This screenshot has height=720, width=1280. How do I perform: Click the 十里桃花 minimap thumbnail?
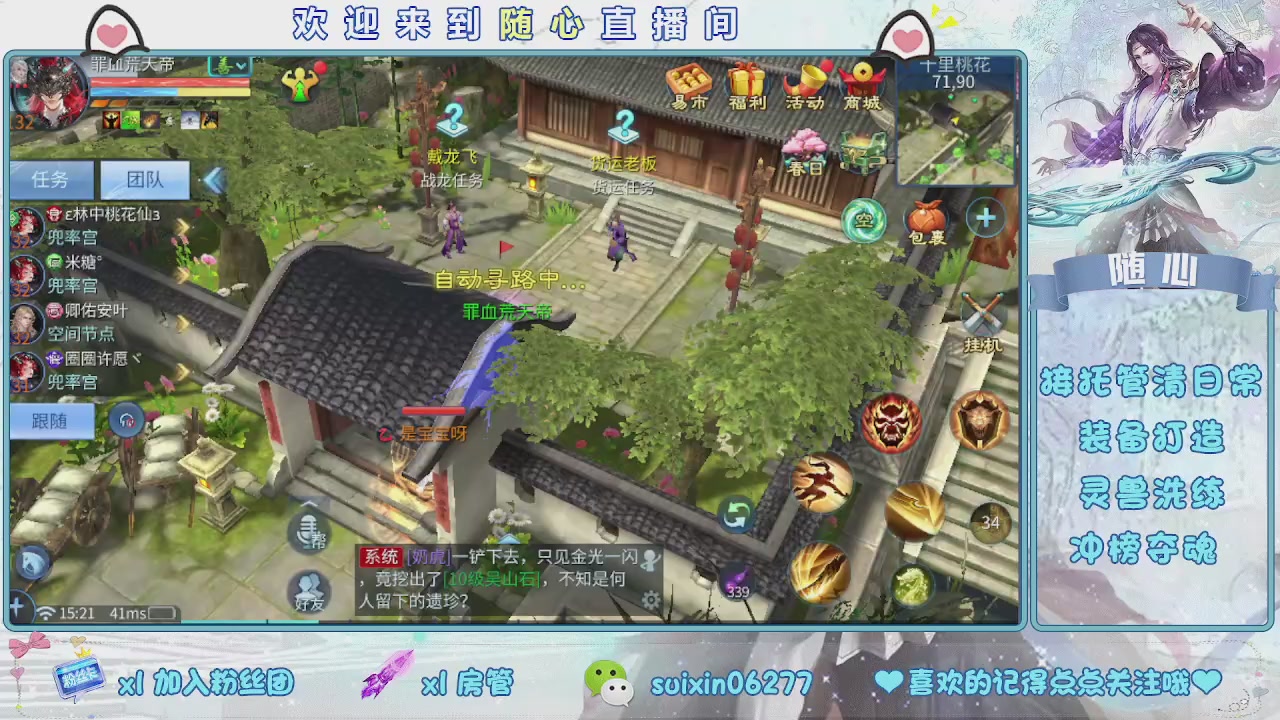point(955,125)
